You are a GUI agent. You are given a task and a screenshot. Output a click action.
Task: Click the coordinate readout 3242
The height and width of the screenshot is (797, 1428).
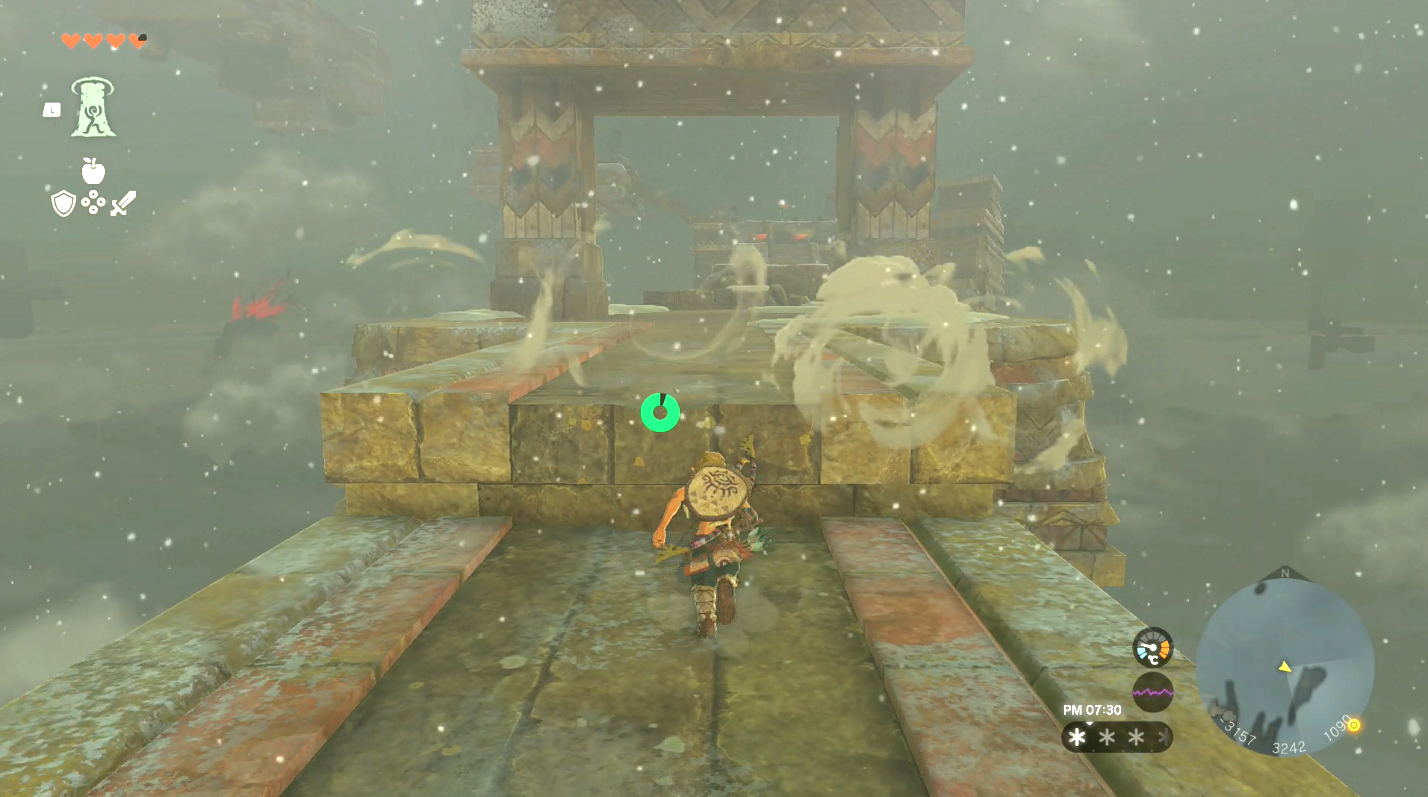[1289, 746]
